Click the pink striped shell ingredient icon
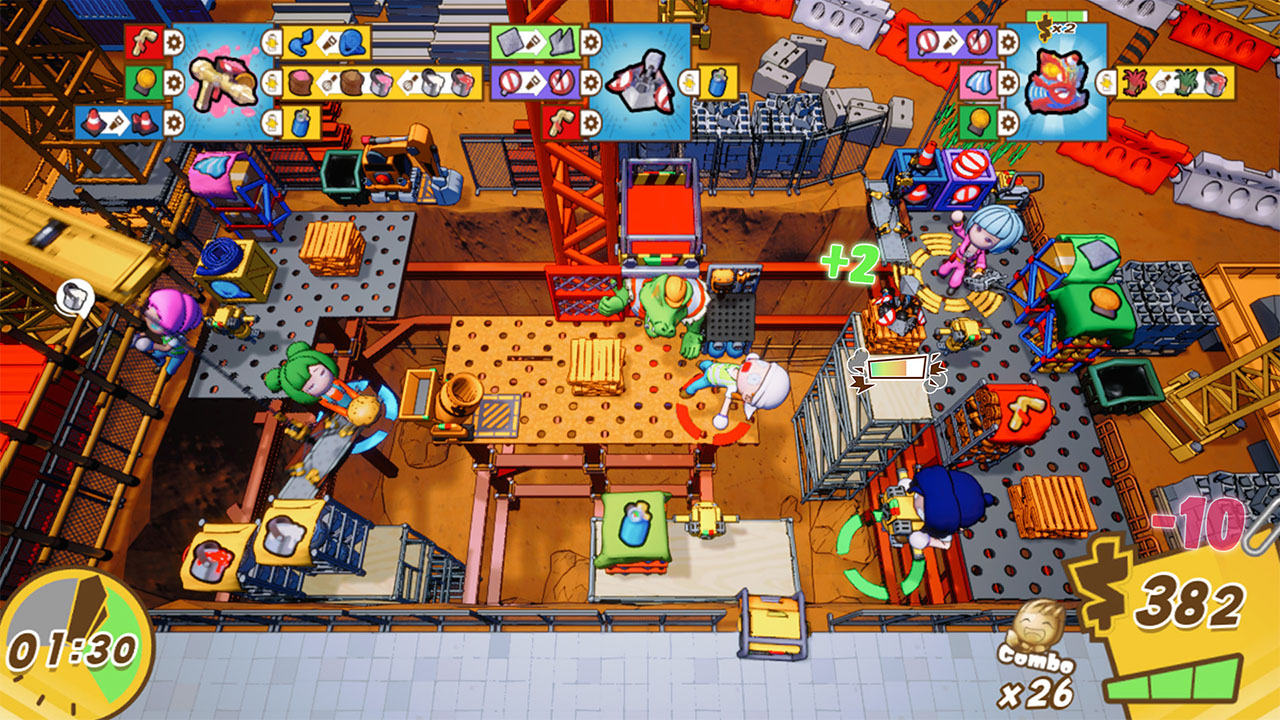This screenshot has height=720, width=1280. (979, 84)
